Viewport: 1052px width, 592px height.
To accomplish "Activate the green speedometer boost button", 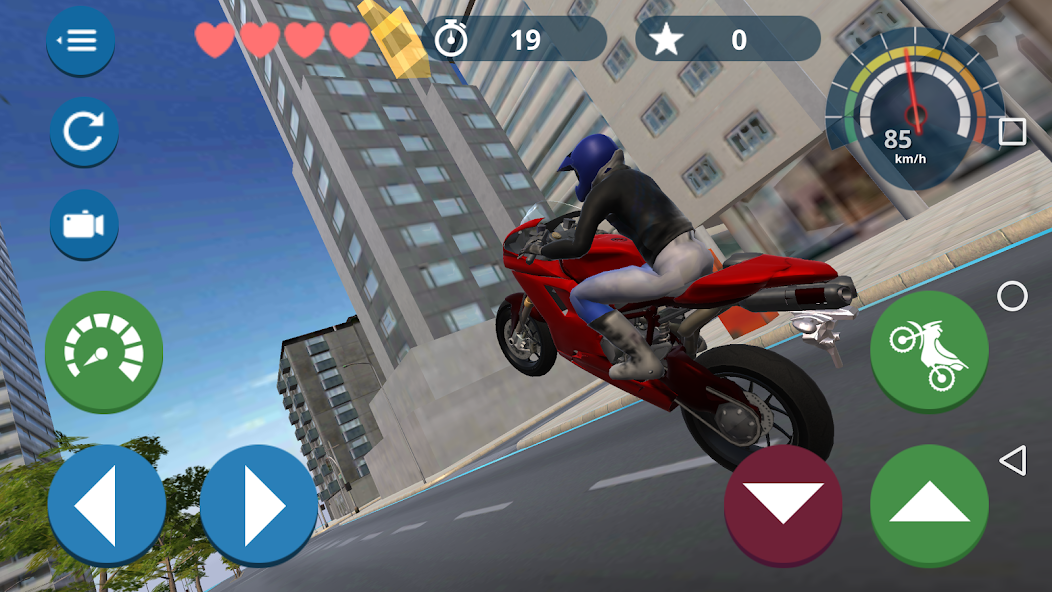I will [104, 351].
